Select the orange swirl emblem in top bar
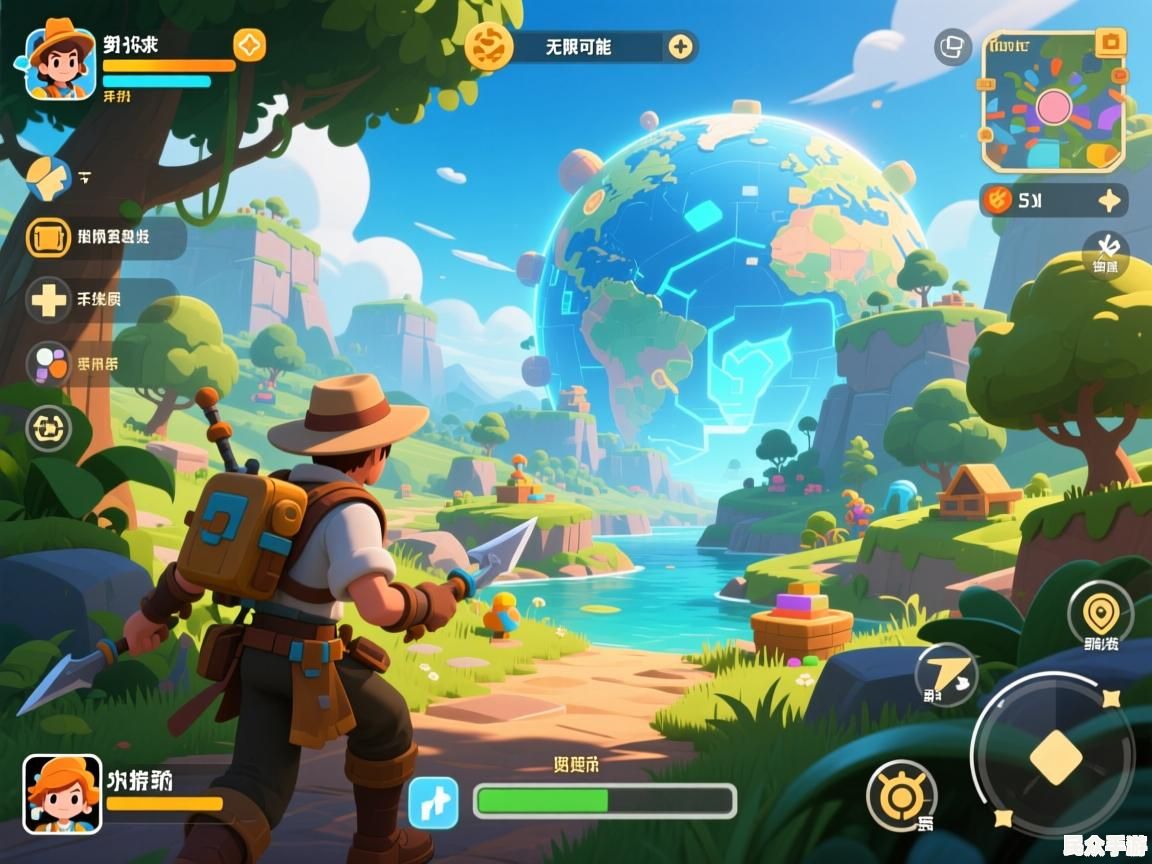The height and width of the screenshot is (864, 1152). 490,46
